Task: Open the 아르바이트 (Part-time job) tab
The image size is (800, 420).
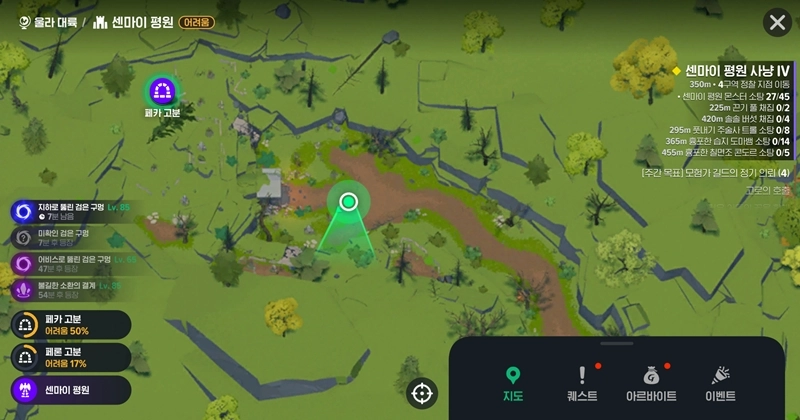Action: click(x=651, y=383)
